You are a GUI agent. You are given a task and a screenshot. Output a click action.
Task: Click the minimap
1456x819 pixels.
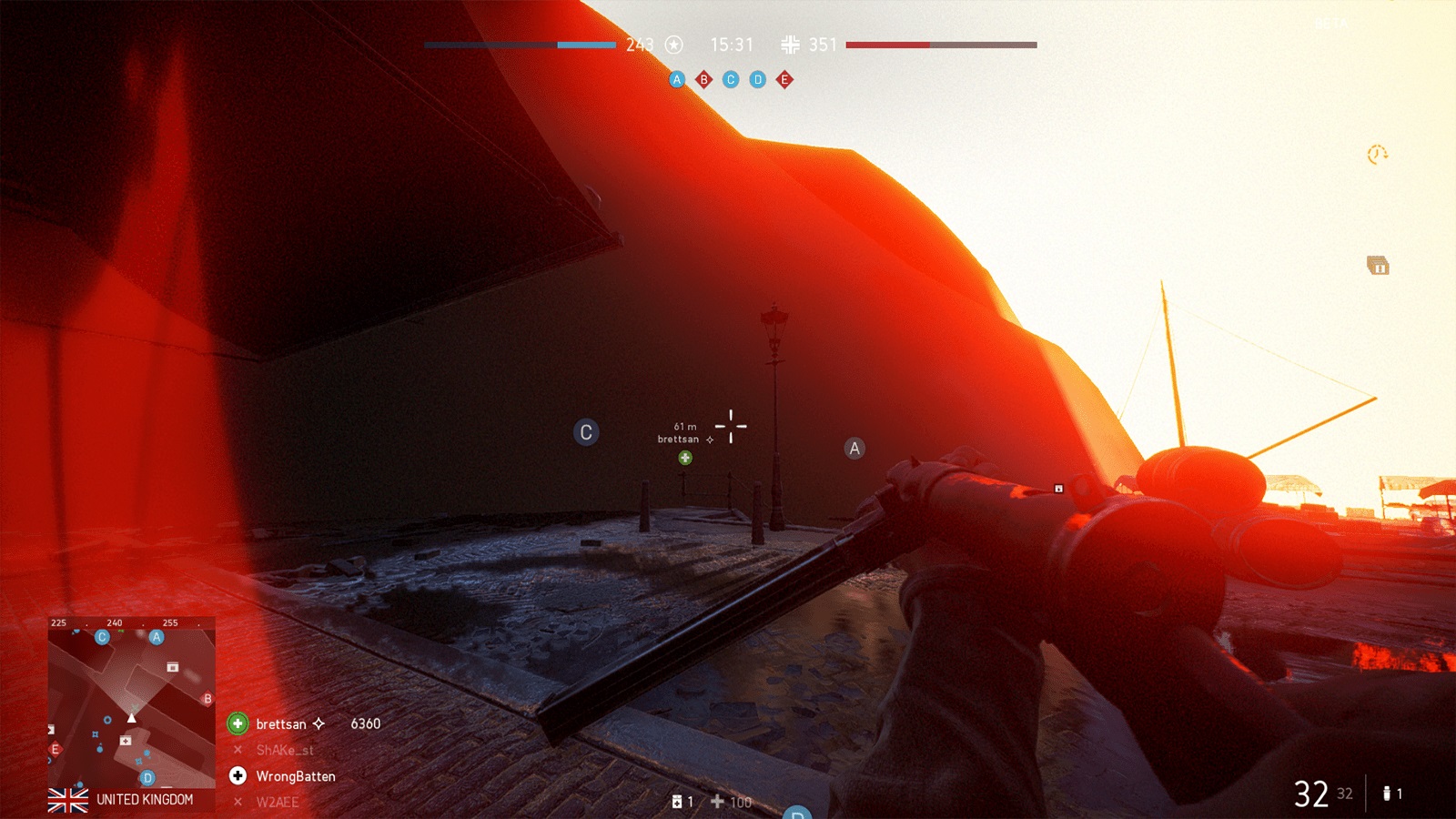point(131,703)
